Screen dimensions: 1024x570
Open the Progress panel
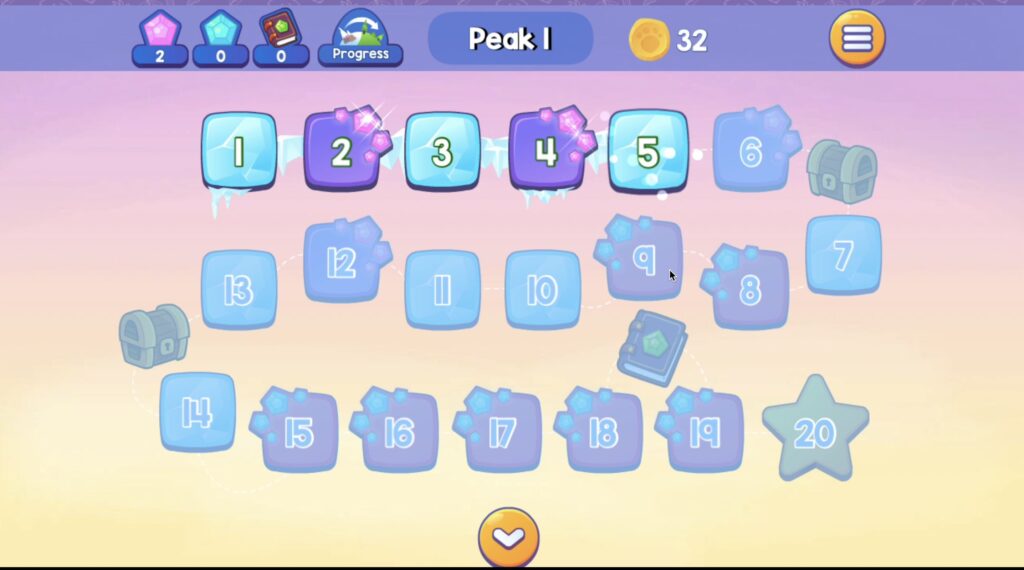360,38
